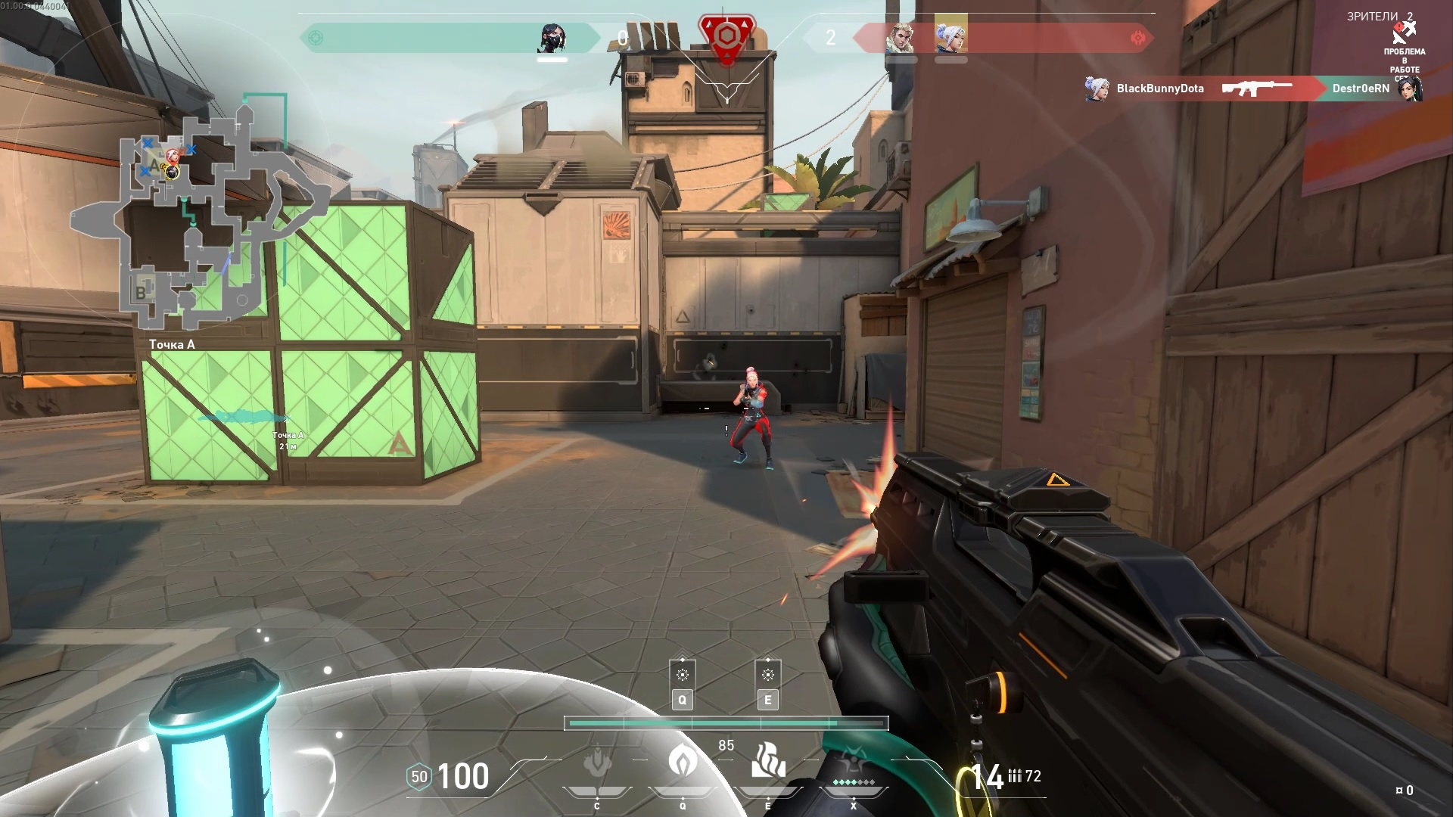Select the white-haired Jett enemy portrait
Viewport: 1456px width, 817px height.
coord(952,36)
